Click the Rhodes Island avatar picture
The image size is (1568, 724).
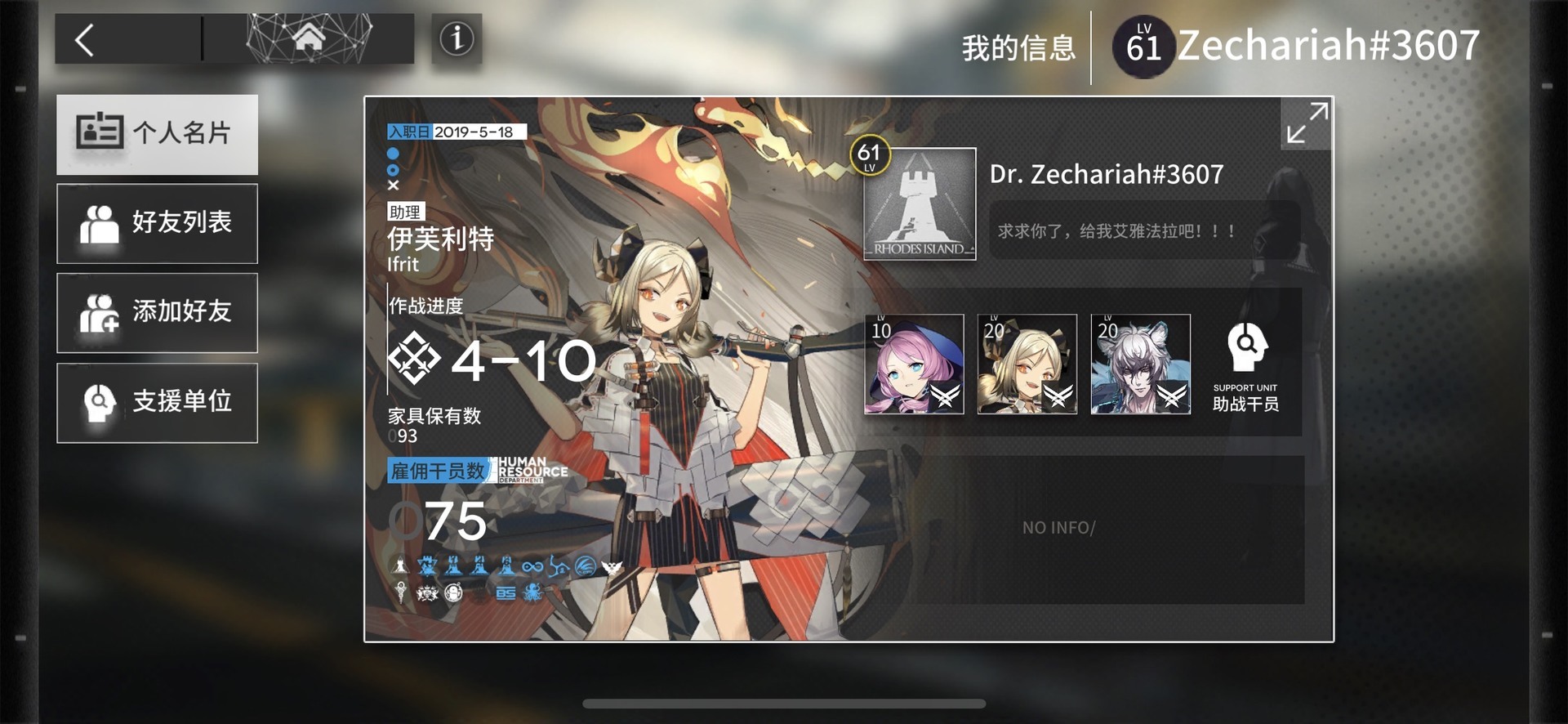(920, 204)
